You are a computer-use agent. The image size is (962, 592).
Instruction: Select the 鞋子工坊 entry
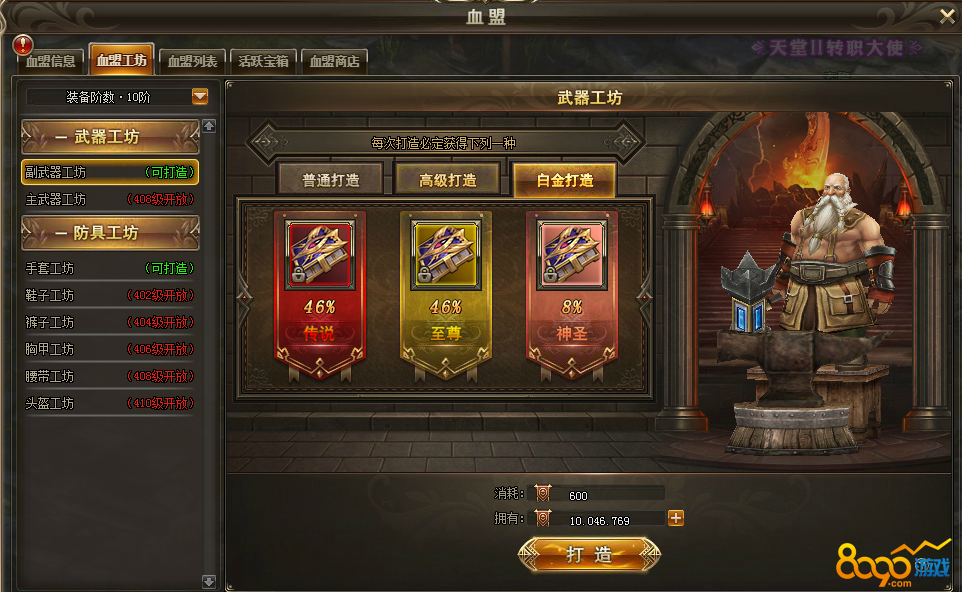click(110, 295)
